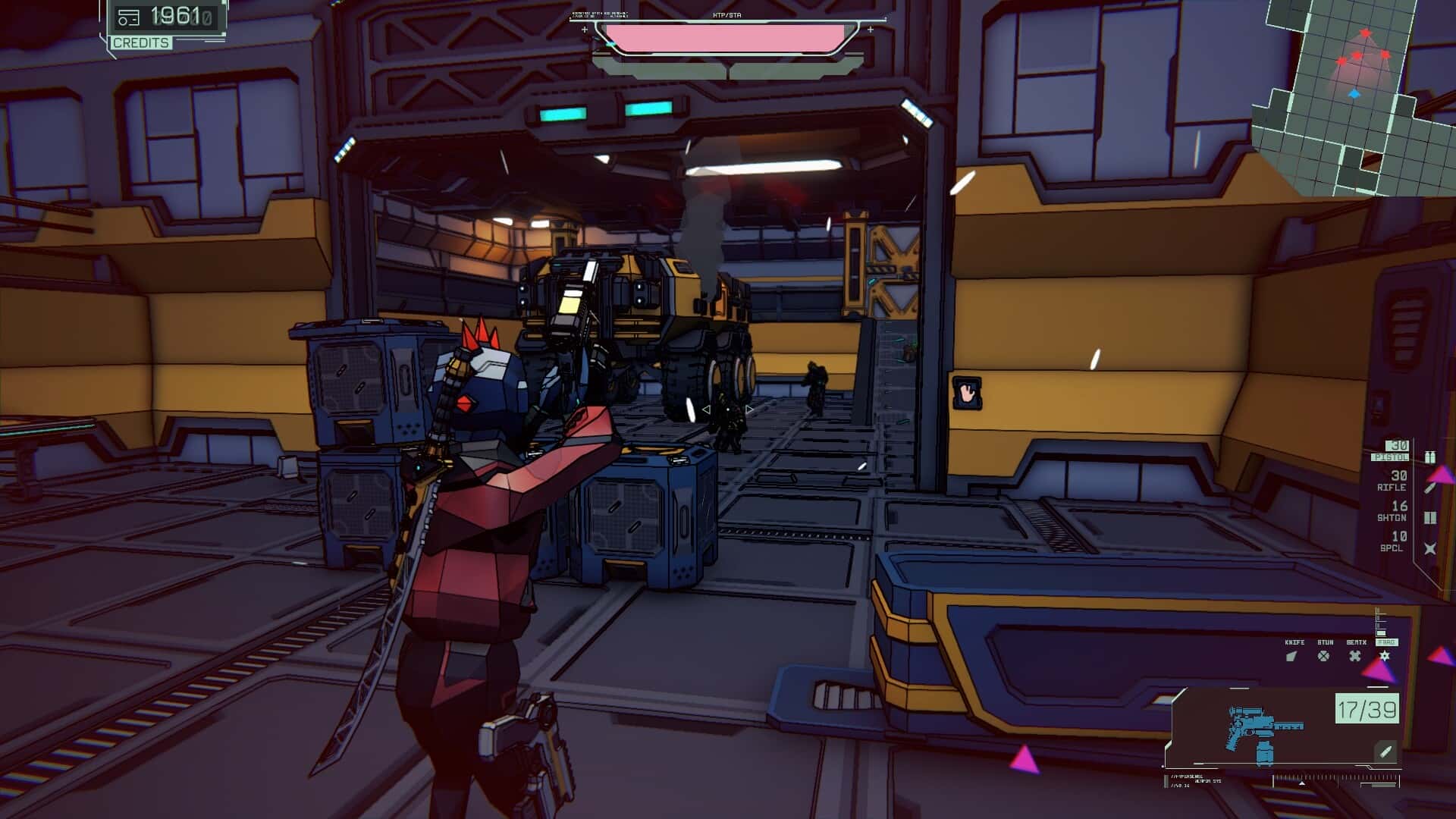Choose the Knife gadget icon

1292,656
